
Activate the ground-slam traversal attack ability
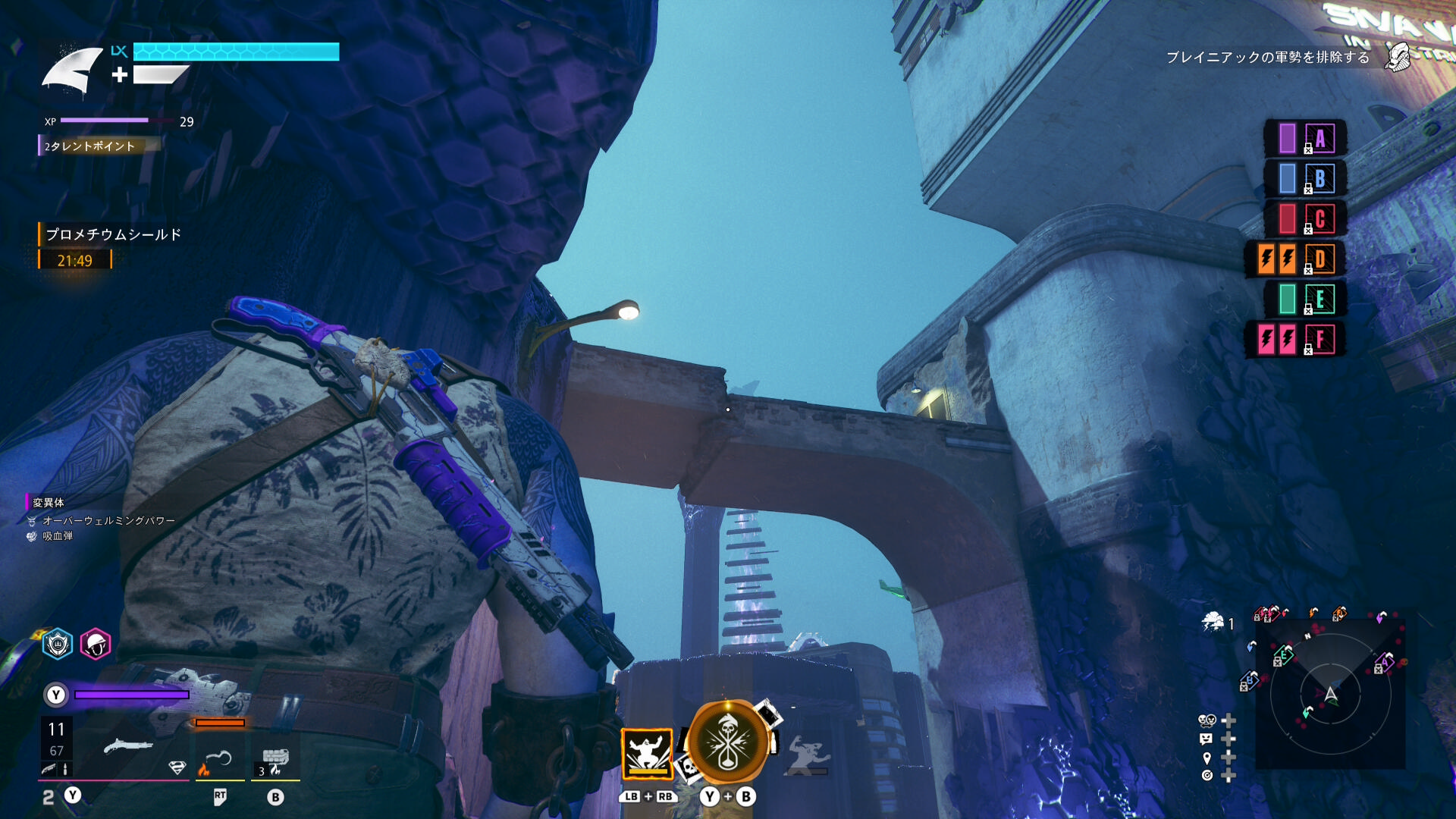(x=647, y=753)
